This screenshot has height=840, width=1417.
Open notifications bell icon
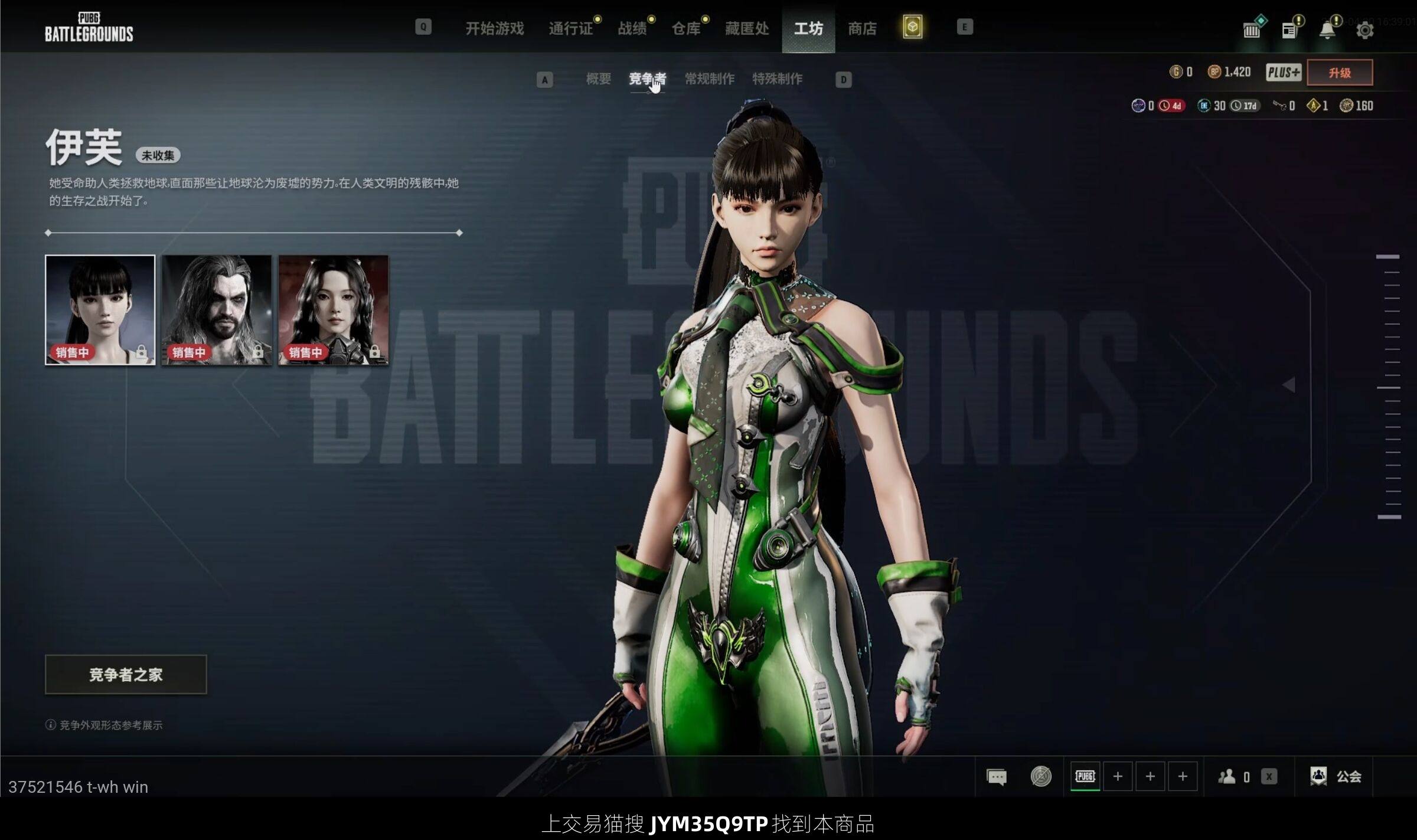(x=1327, y=30)
